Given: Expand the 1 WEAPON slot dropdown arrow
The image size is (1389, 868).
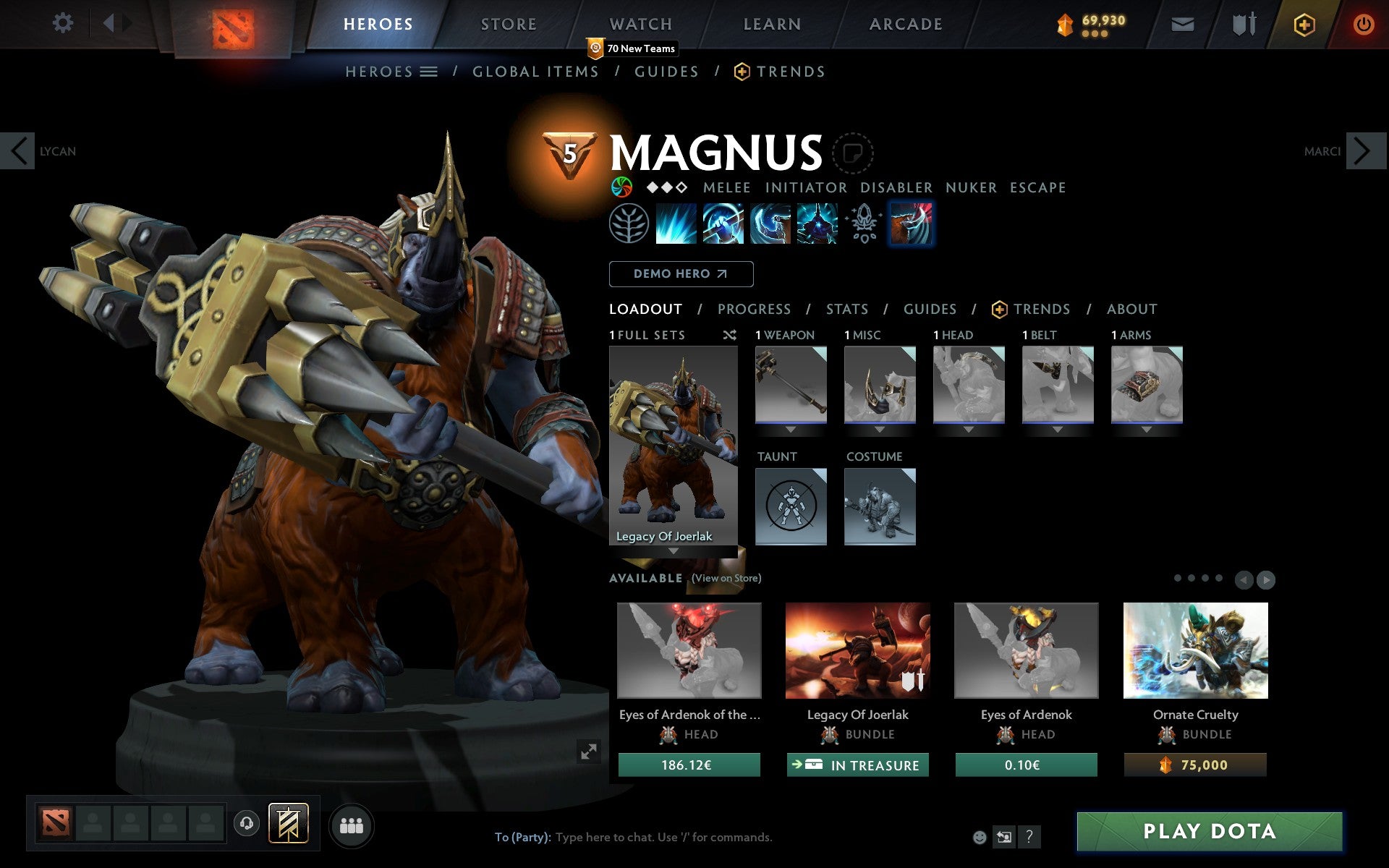Looking at the screenshot, I should pyautogui.click(x=790, y=428).
